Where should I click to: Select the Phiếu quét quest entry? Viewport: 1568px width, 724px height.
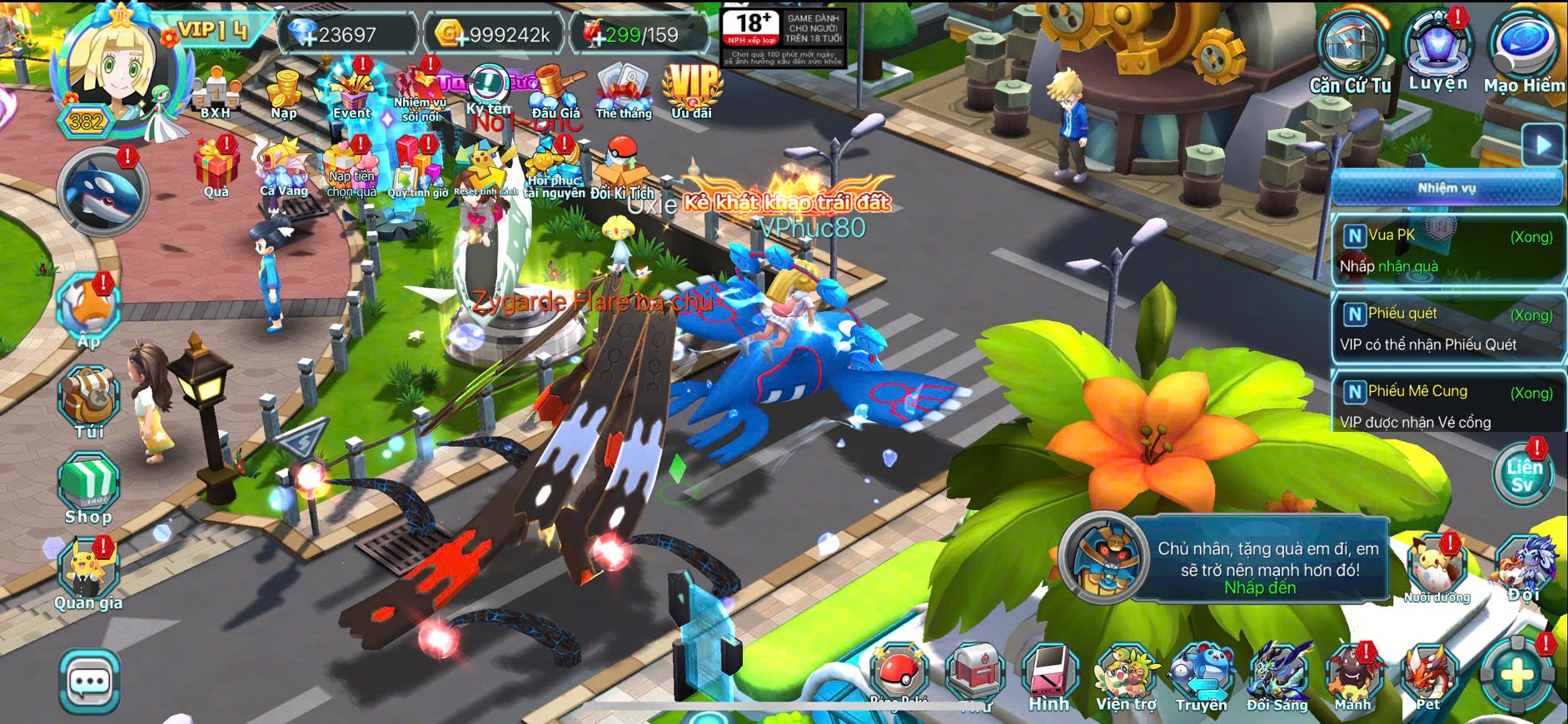coord(1447,329)
